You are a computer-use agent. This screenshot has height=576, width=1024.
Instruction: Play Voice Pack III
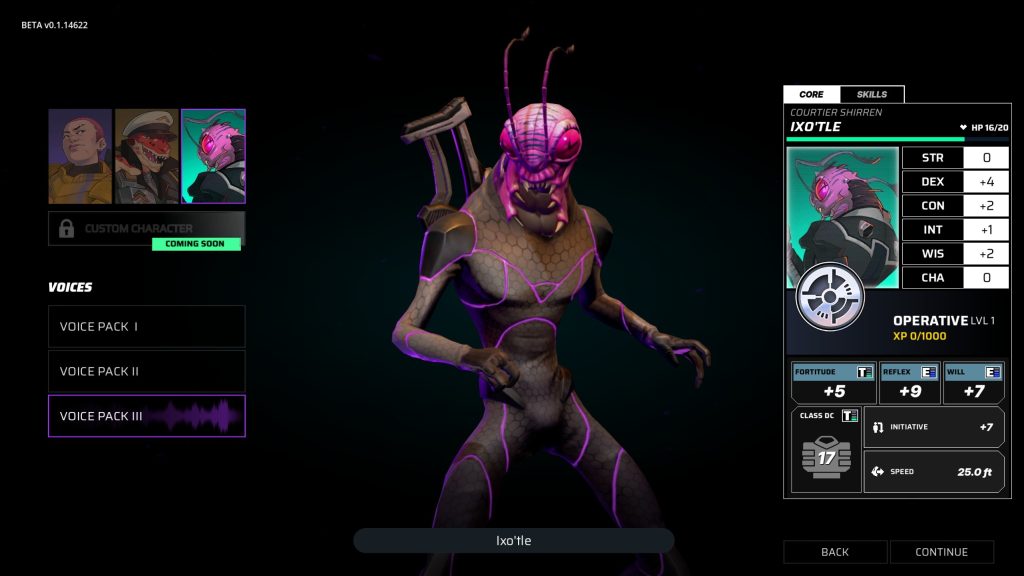[146, 416]
